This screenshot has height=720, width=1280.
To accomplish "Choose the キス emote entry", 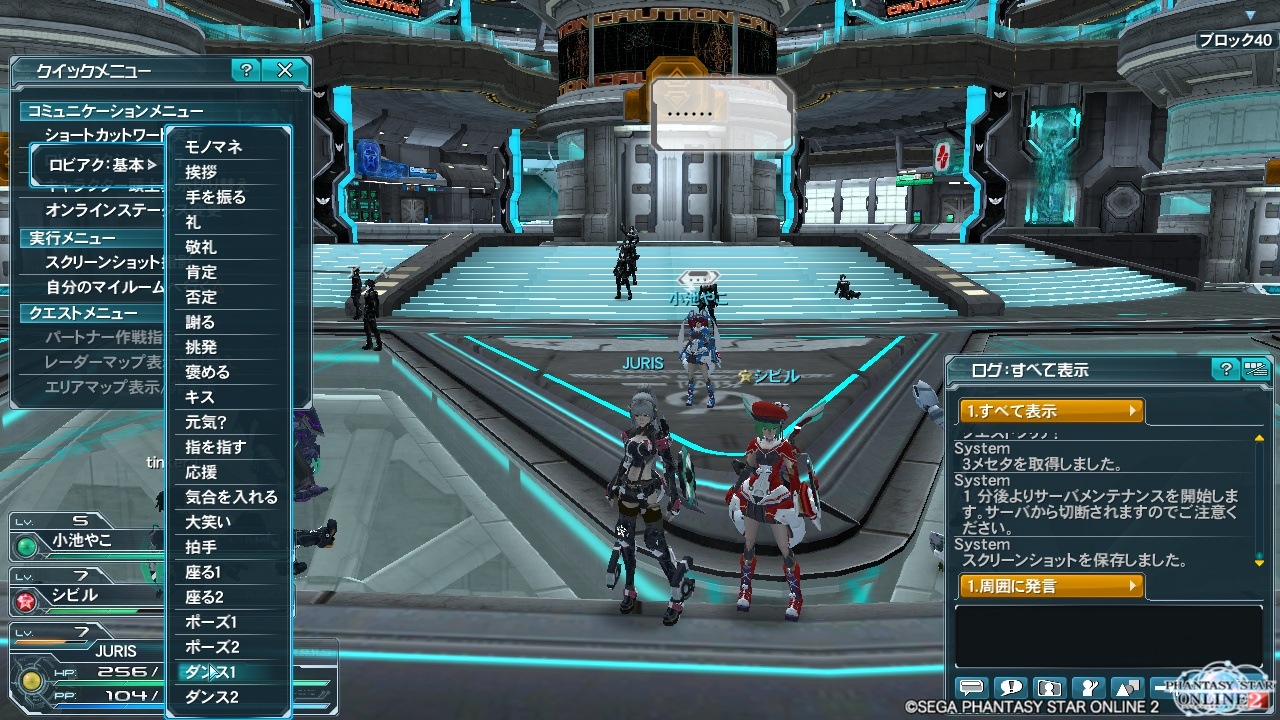I will (200, 397).
